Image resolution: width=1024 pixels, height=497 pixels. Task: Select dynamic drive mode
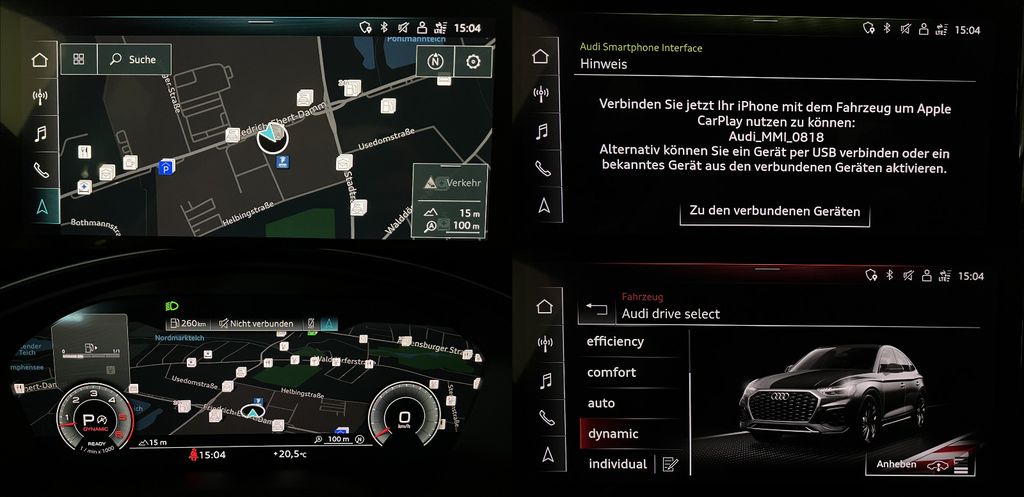tap(613, 434)
